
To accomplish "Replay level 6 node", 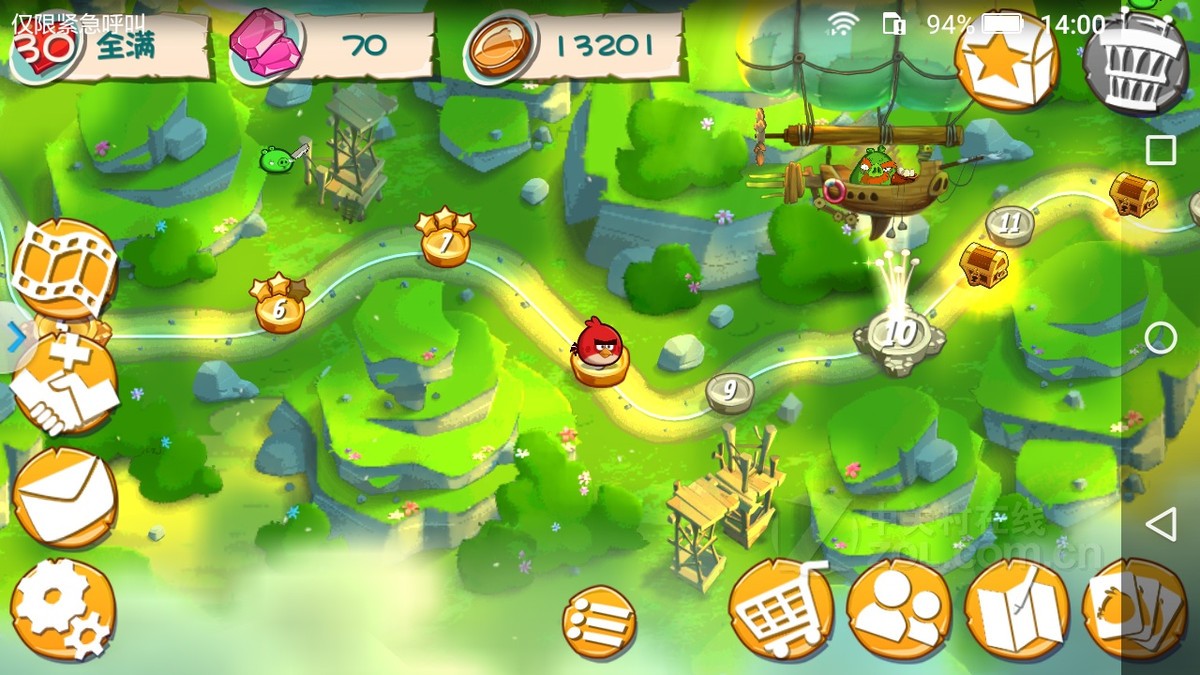I will click(279, 310).
